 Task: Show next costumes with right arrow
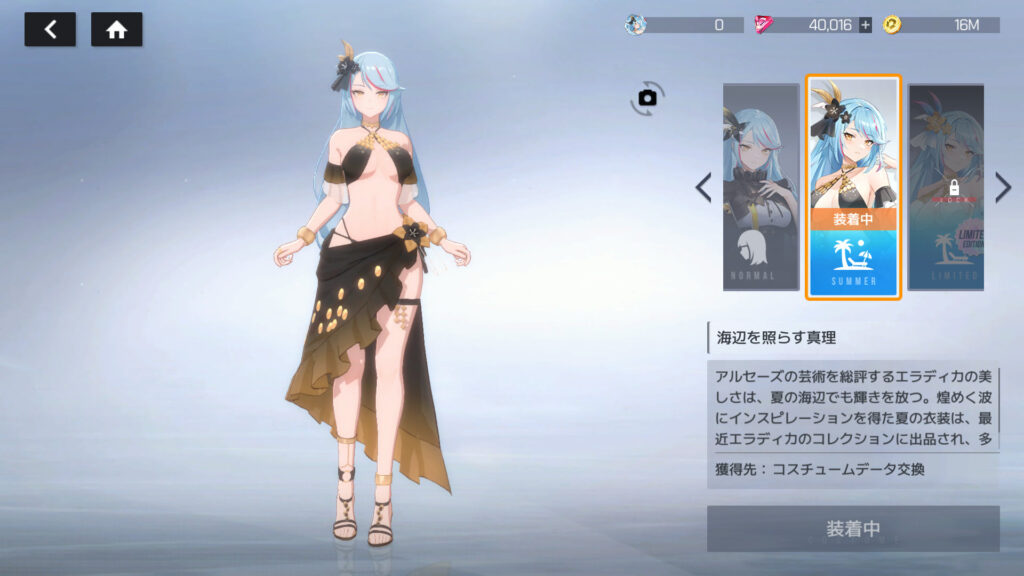pos(1003,187)
